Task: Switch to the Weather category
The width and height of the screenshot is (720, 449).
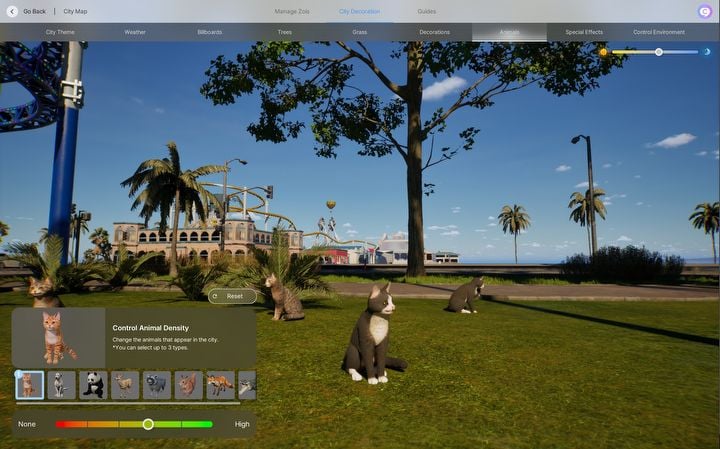Action: click(x=135, y=32)
